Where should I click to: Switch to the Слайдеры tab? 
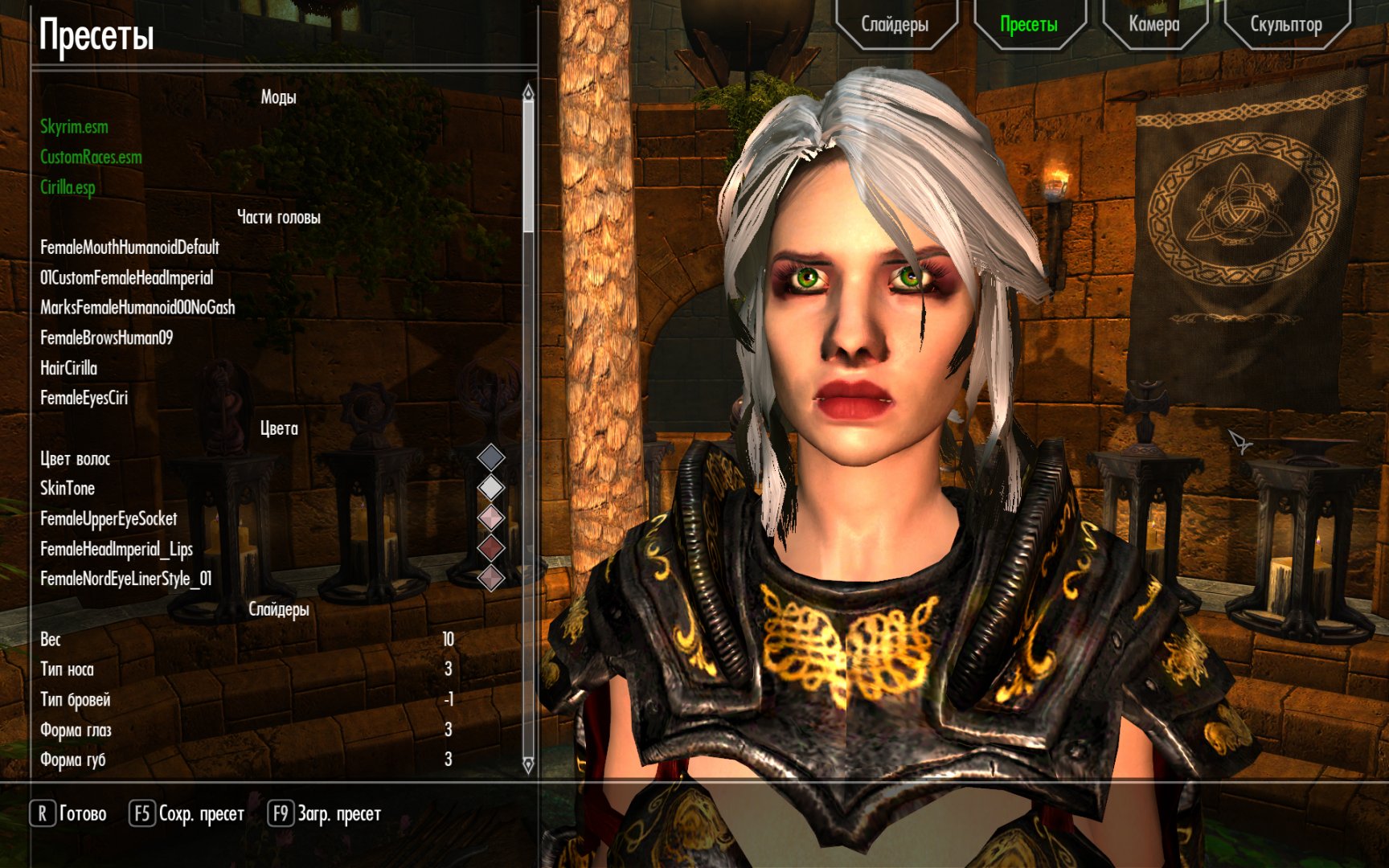click(x=895, y=25)
